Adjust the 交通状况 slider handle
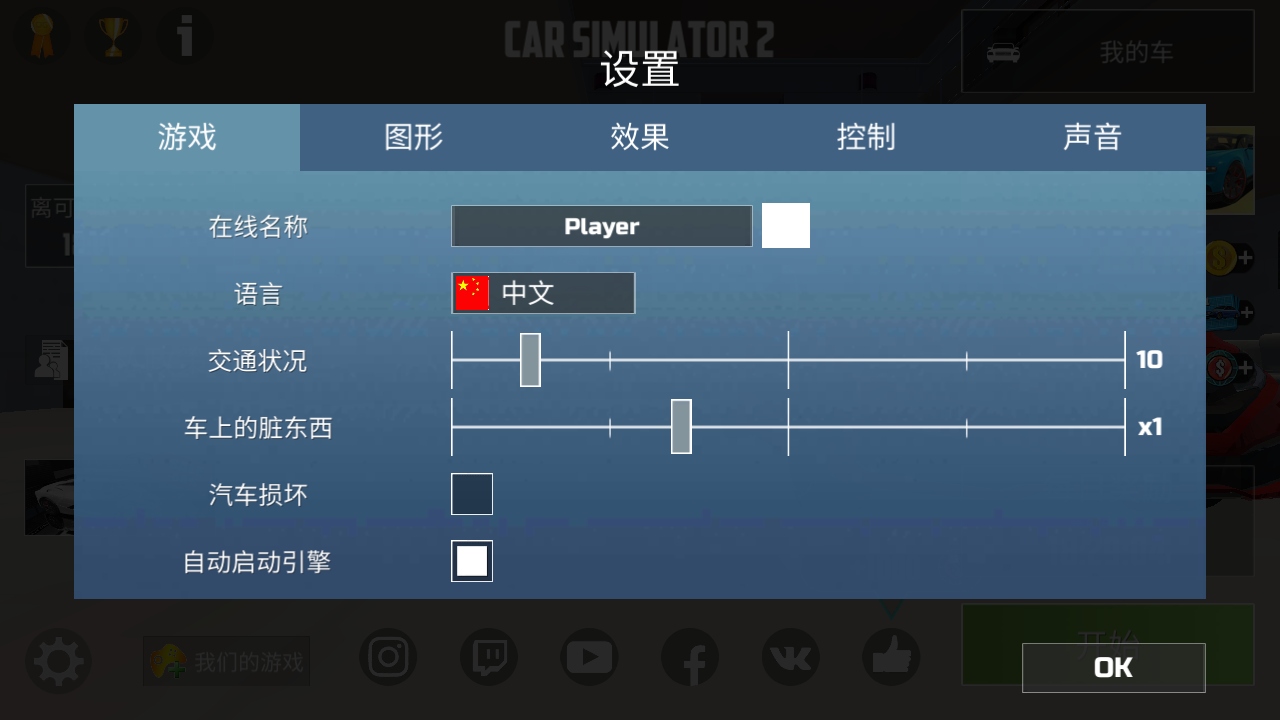Viewport: 1280px width, 720px height. coord(530,361)
